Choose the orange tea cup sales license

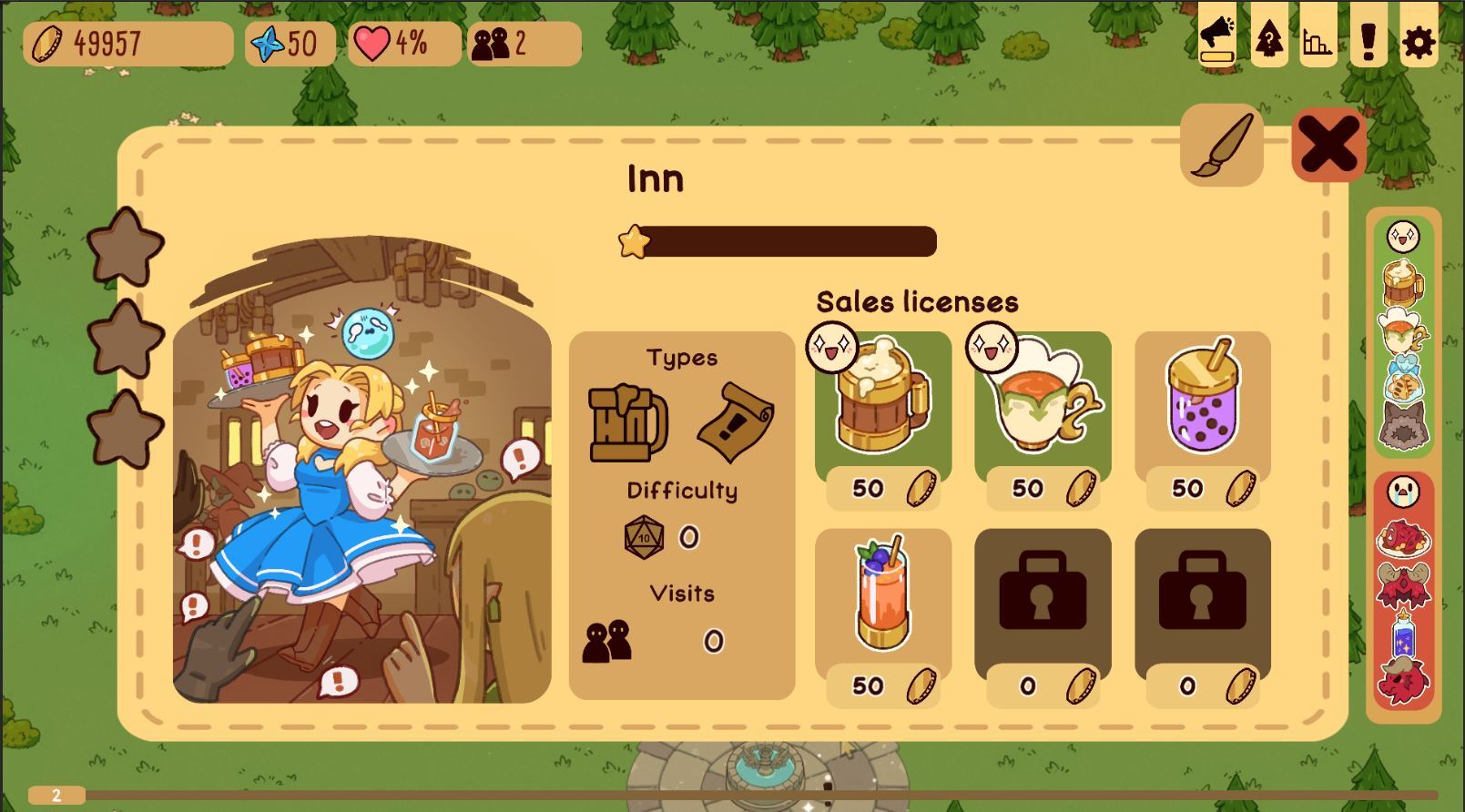click(x=1043, y=401)
